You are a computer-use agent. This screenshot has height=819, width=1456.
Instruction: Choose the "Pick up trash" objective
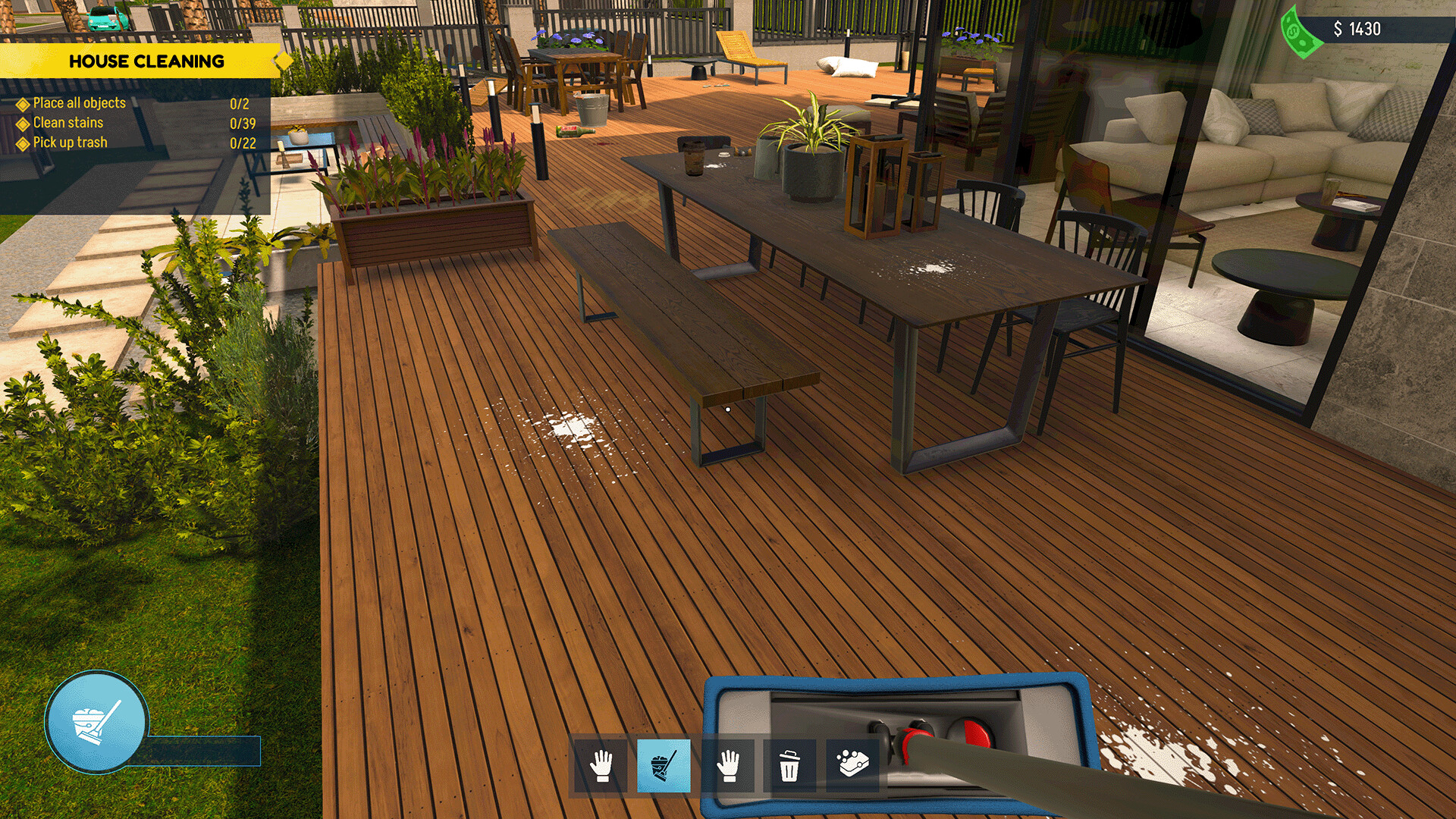(x=71, y=143)
